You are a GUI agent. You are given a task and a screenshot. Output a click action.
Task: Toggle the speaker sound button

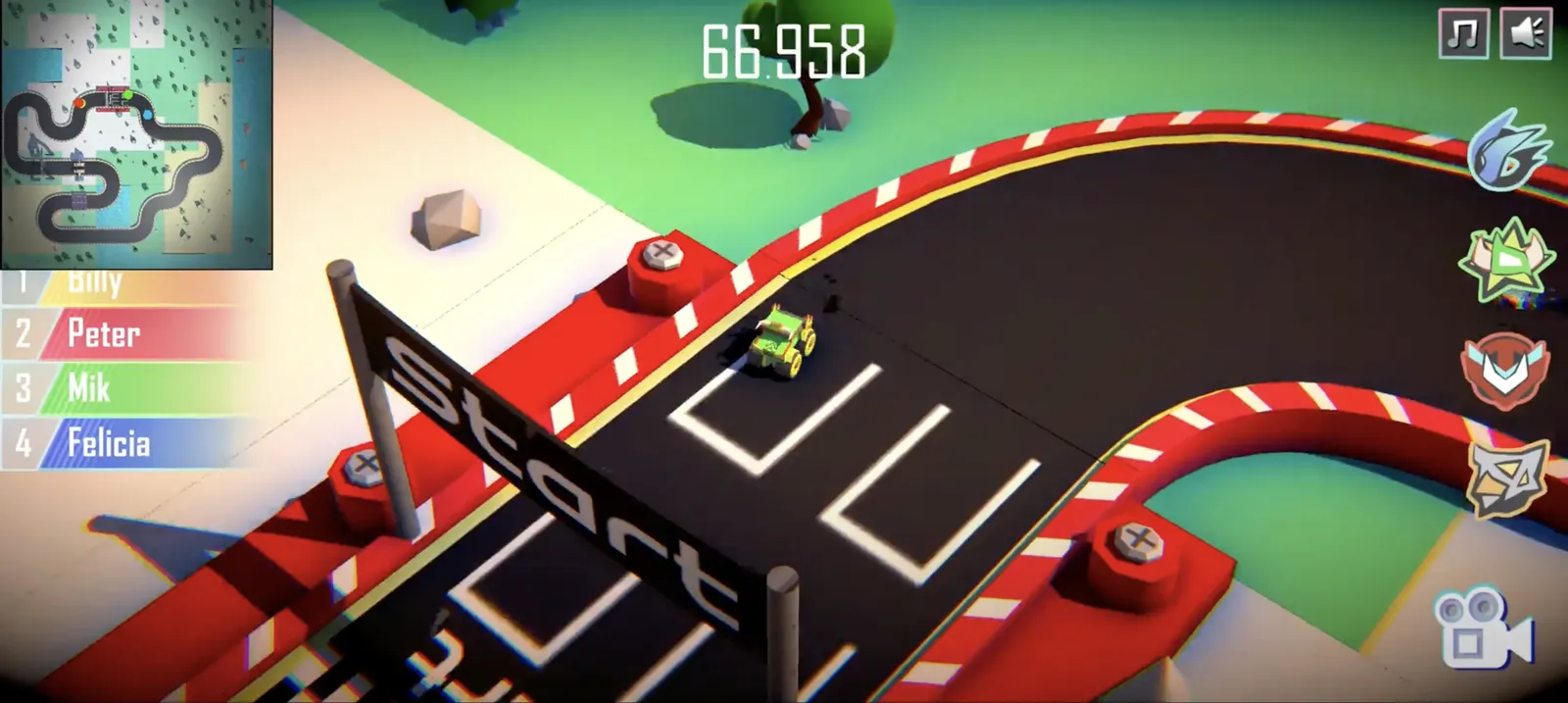1526,34
